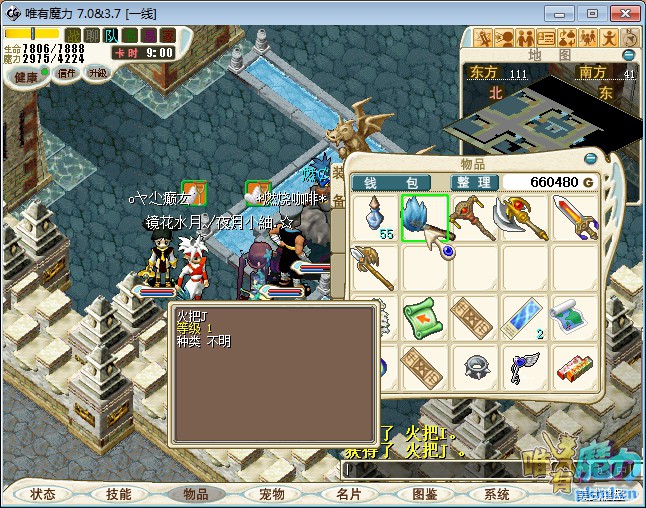Viewport: 646px width, 508px height.
Task: Open the 状态 status menu
Action: (43, 494)
